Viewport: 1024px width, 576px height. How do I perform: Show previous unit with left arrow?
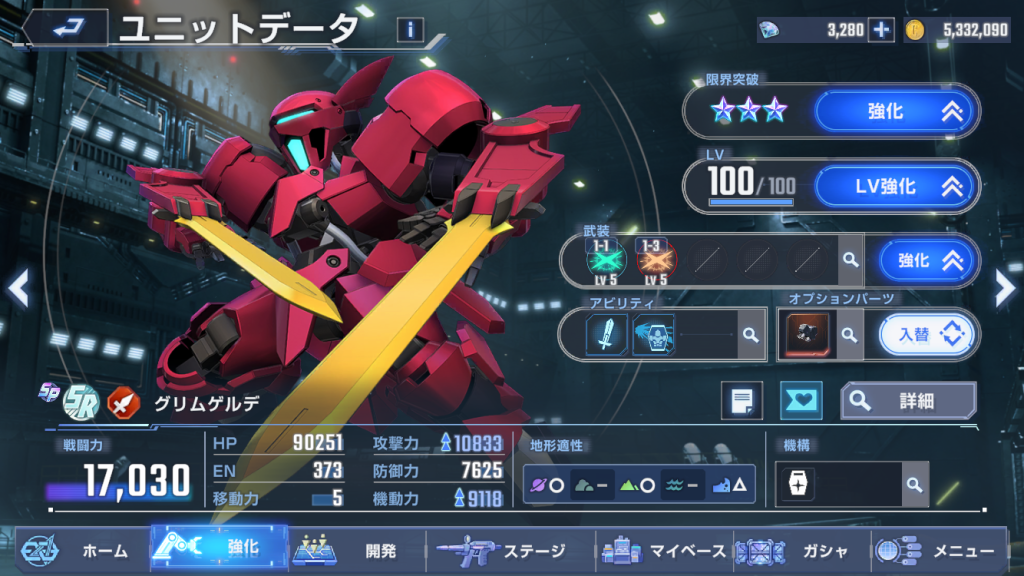click(x=18, y=289)
